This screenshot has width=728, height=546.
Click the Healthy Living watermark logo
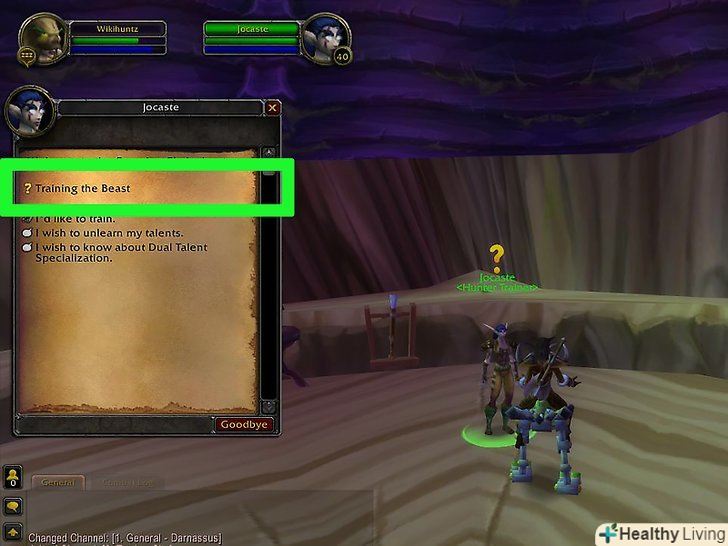[x=656, y=531]
